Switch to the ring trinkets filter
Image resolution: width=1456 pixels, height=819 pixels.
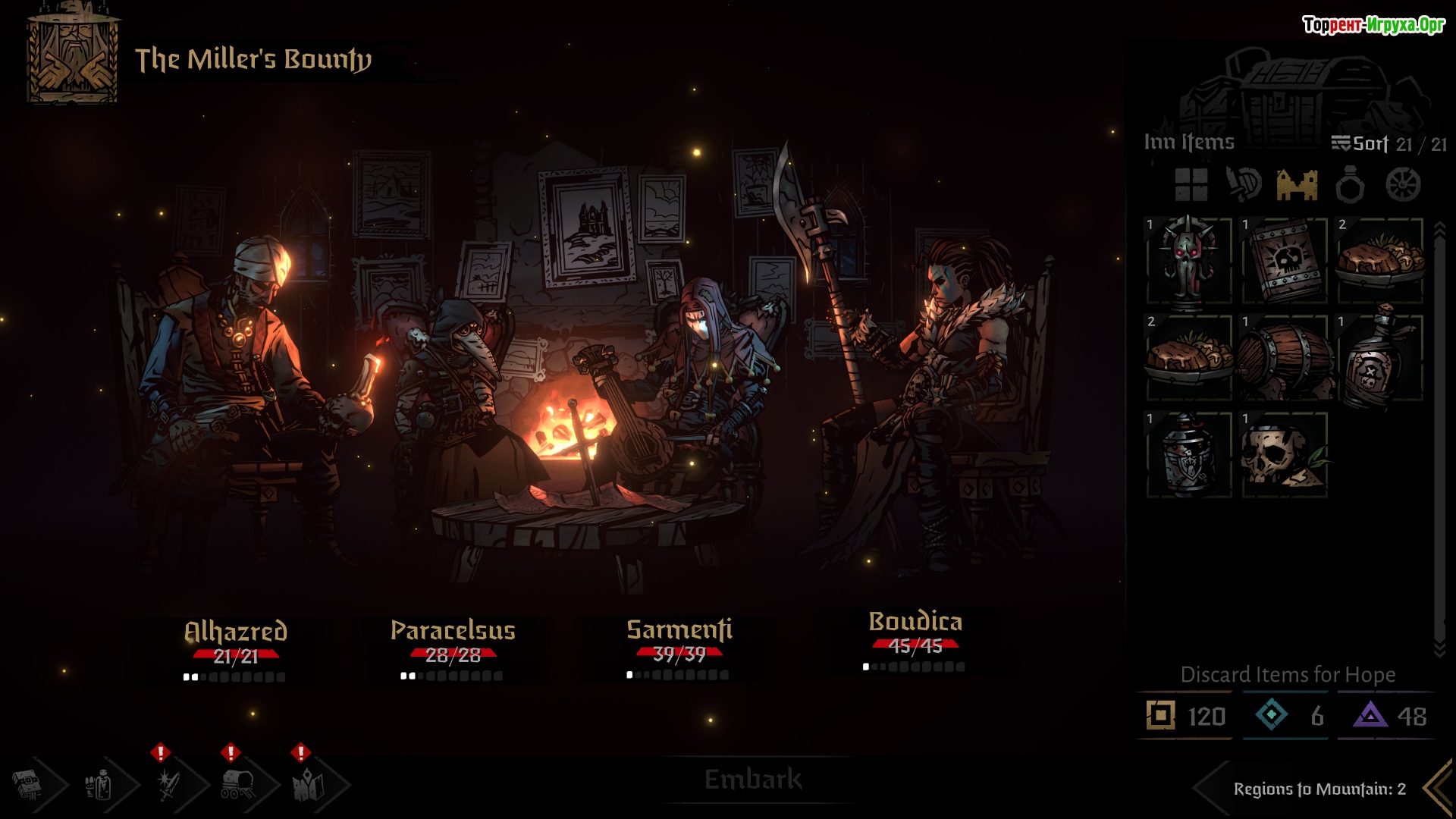[1350, 184]
